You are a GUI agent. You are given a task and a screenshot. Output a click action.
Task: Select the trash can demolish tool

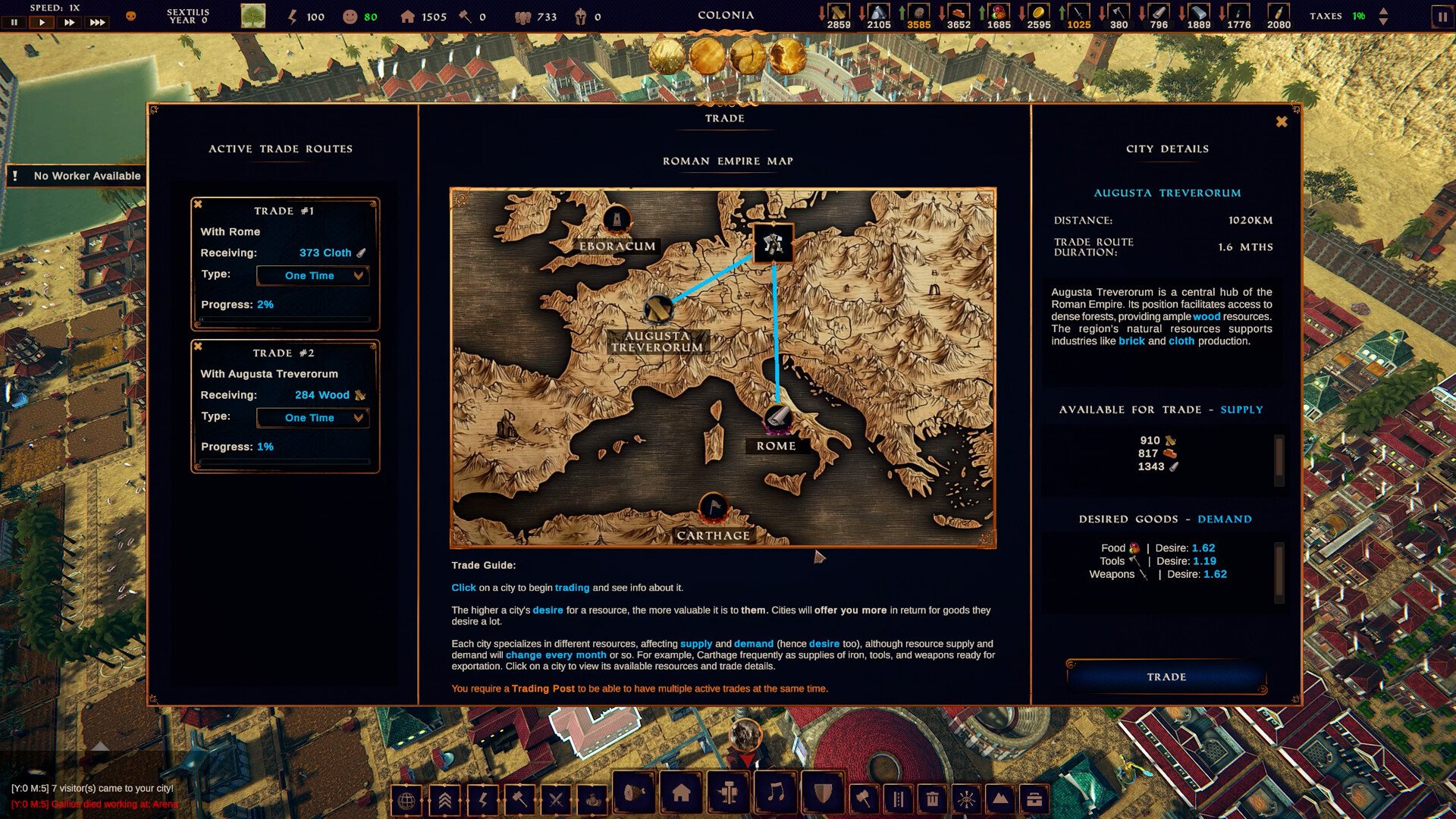(932, 799)
